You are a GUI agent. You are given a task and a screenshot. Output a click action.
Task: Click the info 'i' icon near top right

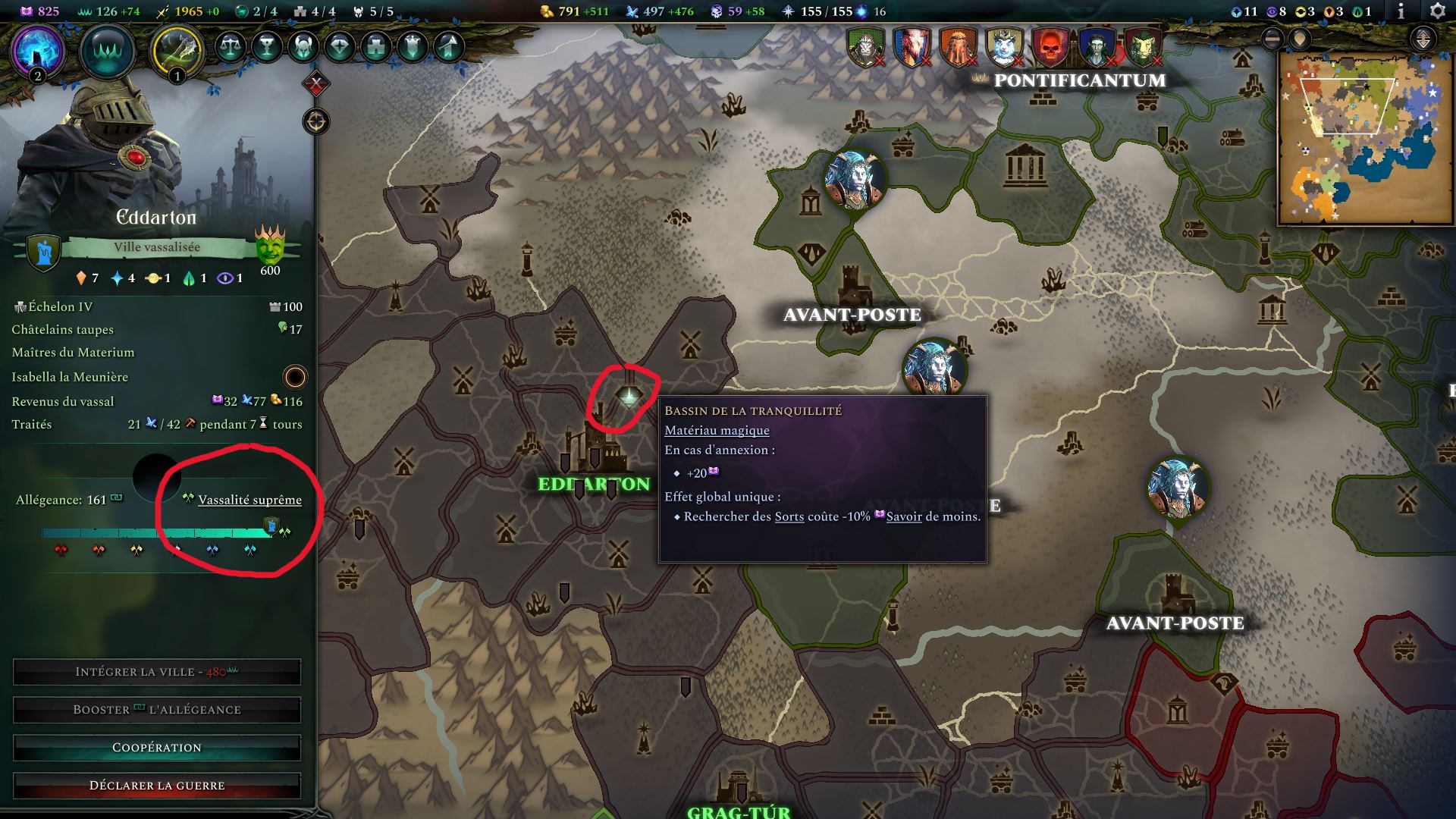coord(1400,12)
